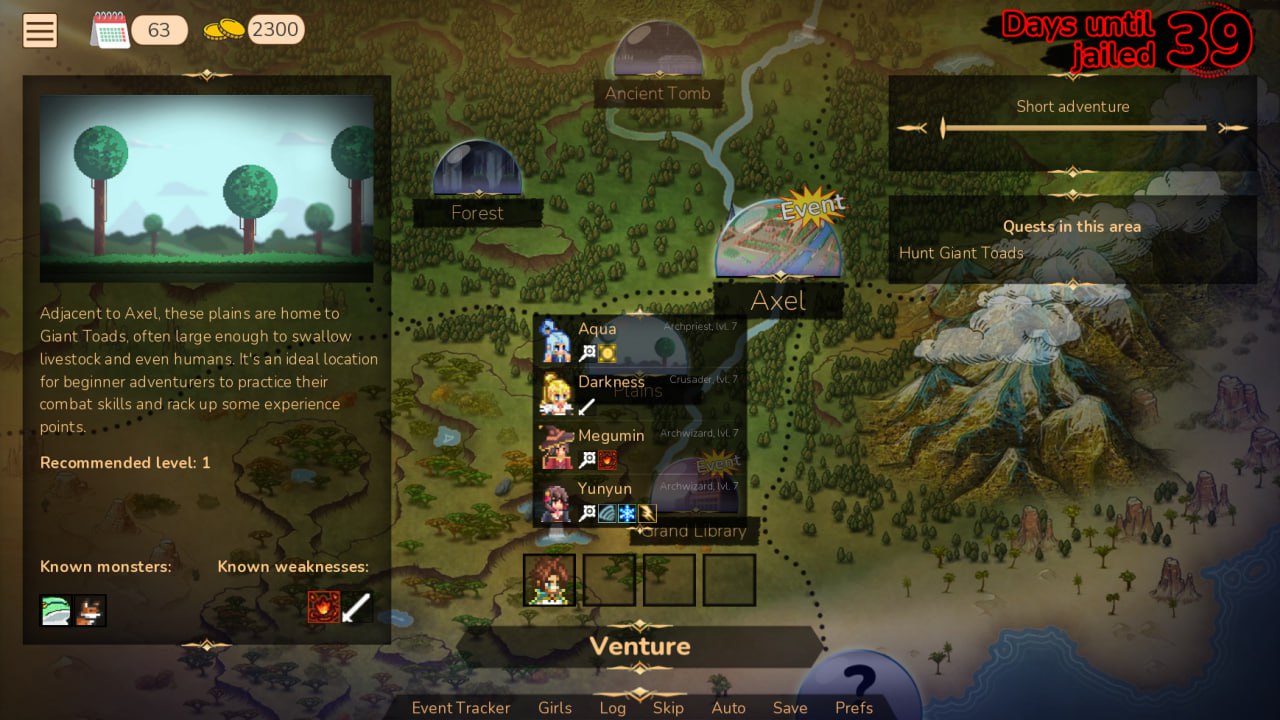Open the Event Tracker

pos(460,707)
